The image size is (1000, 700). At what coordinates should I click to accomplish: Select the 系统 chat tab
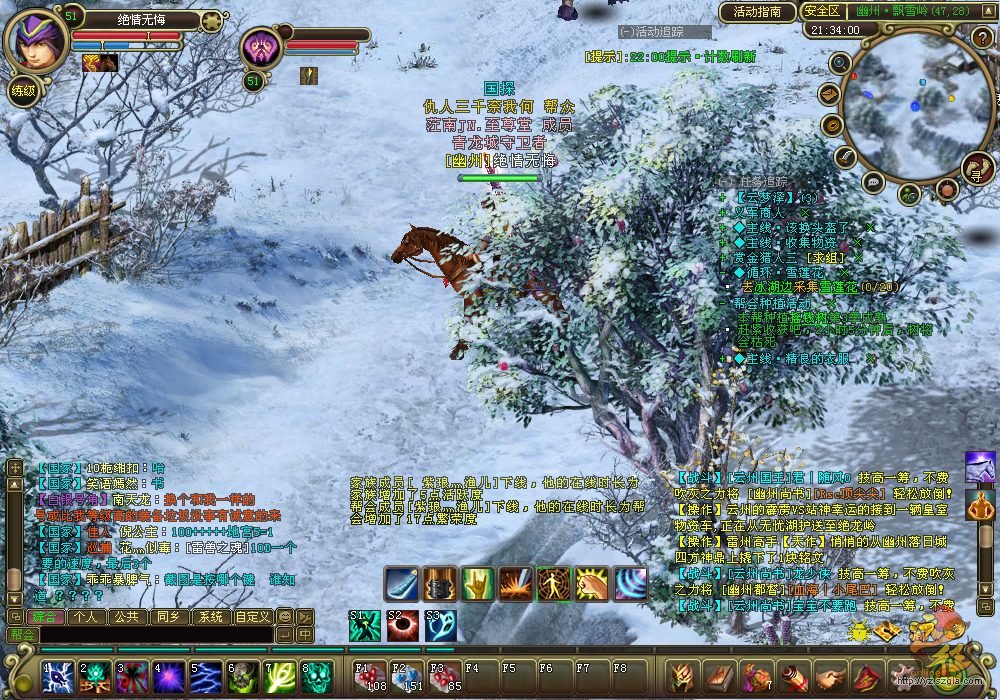pyautogui.click(x=208, y=616)
